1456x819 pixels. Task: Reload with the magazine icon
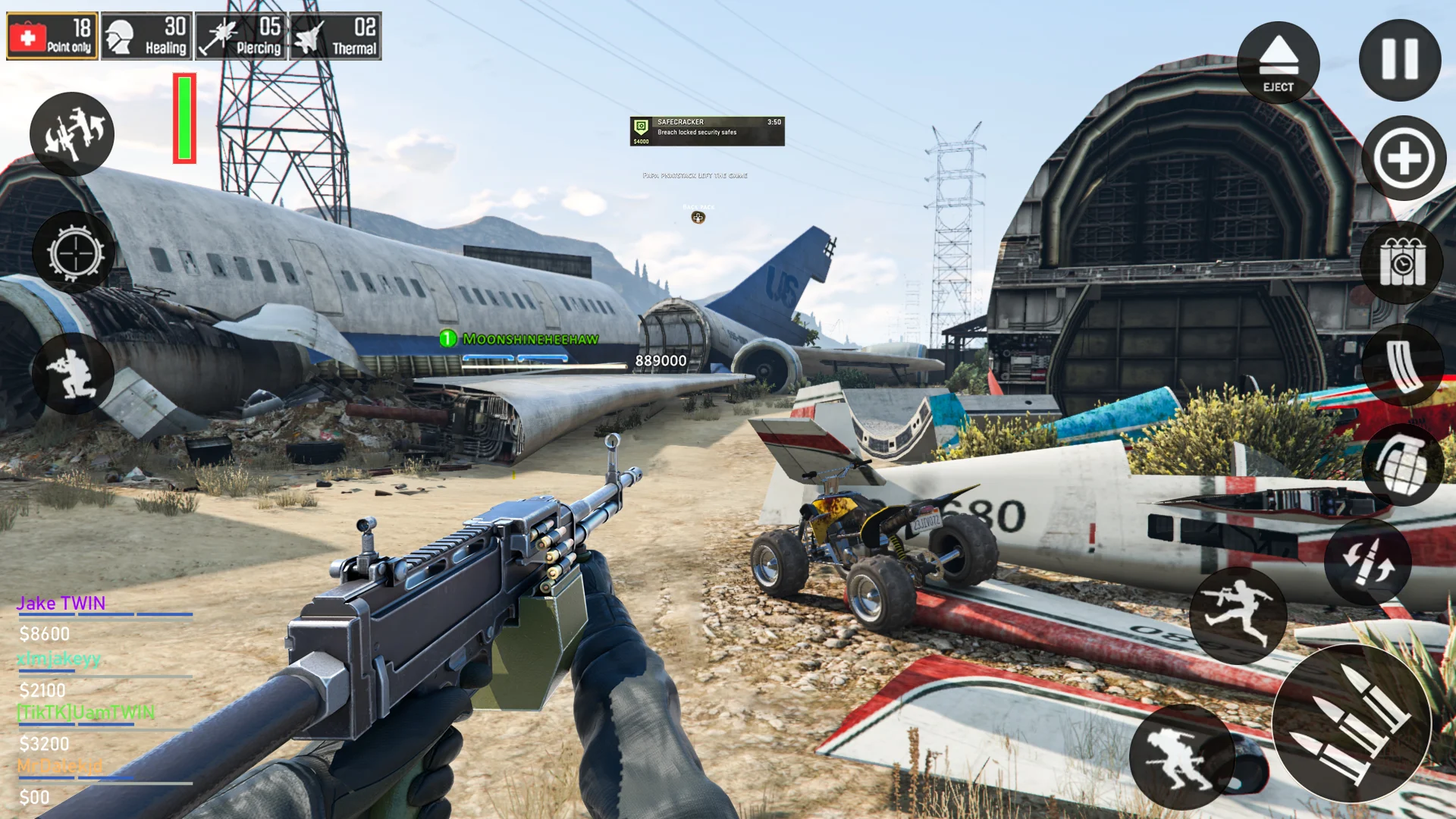pyautogui.click(x=1402, y=365)
